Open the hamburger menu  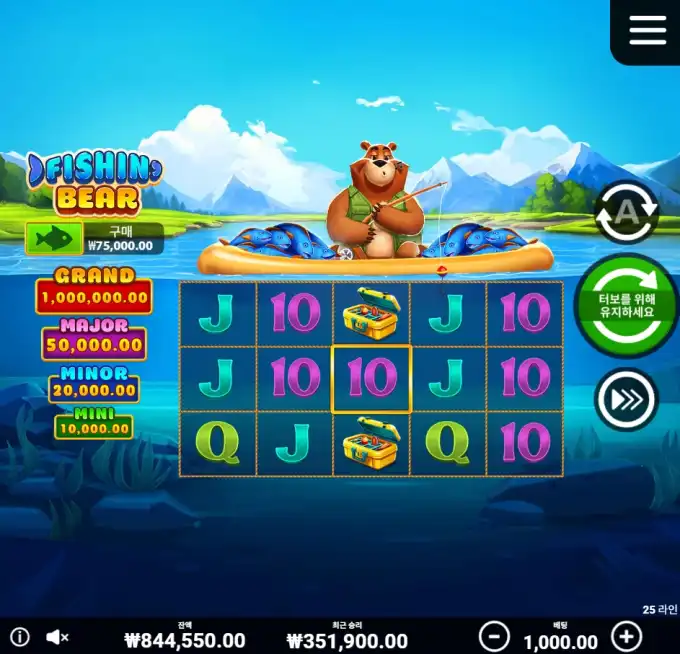647,30
